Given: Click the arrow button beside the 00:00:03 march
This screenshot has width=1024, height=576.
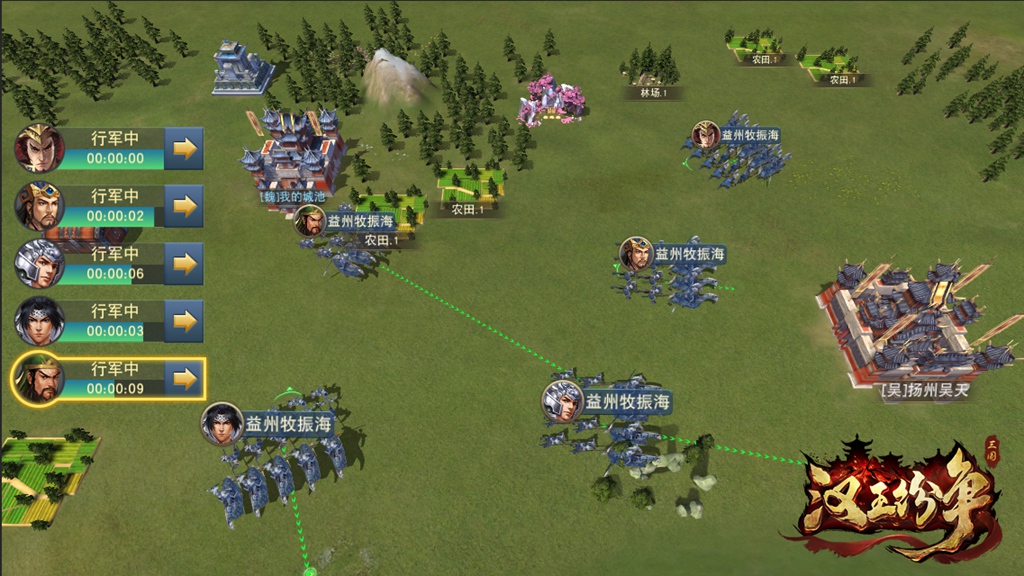Looking at the screenshot, I should click(x=183, y=321).
